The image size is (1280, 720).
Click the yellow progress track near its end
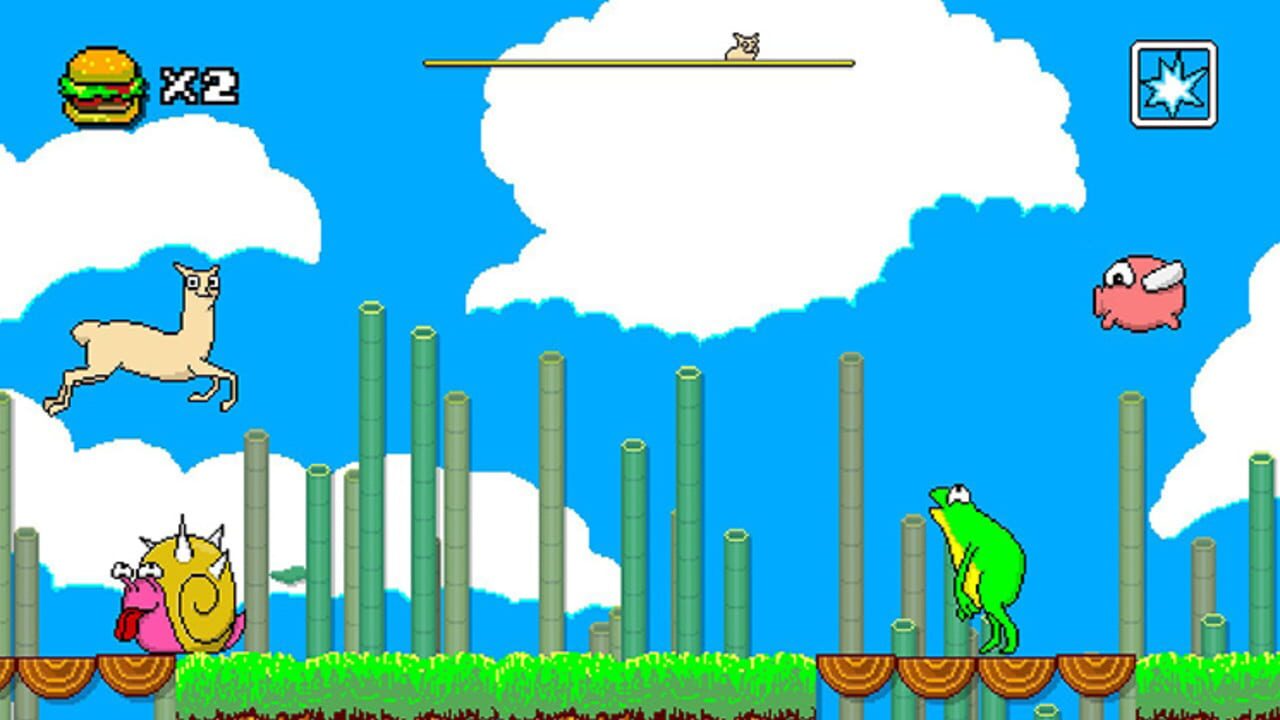[x=820, y=63]
